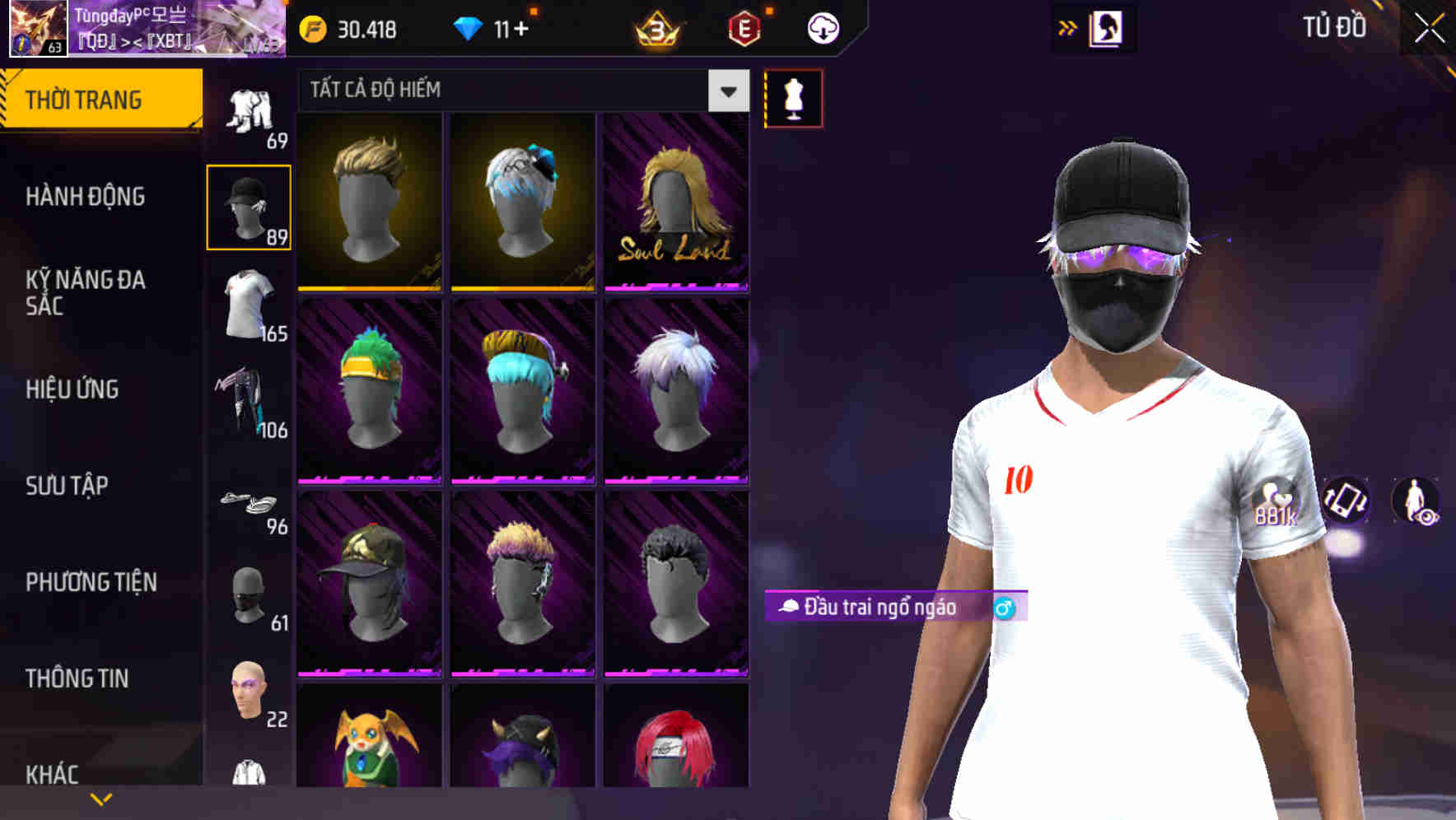Toggle the outfit snapshot icon near the top right

pos(1107,27)
